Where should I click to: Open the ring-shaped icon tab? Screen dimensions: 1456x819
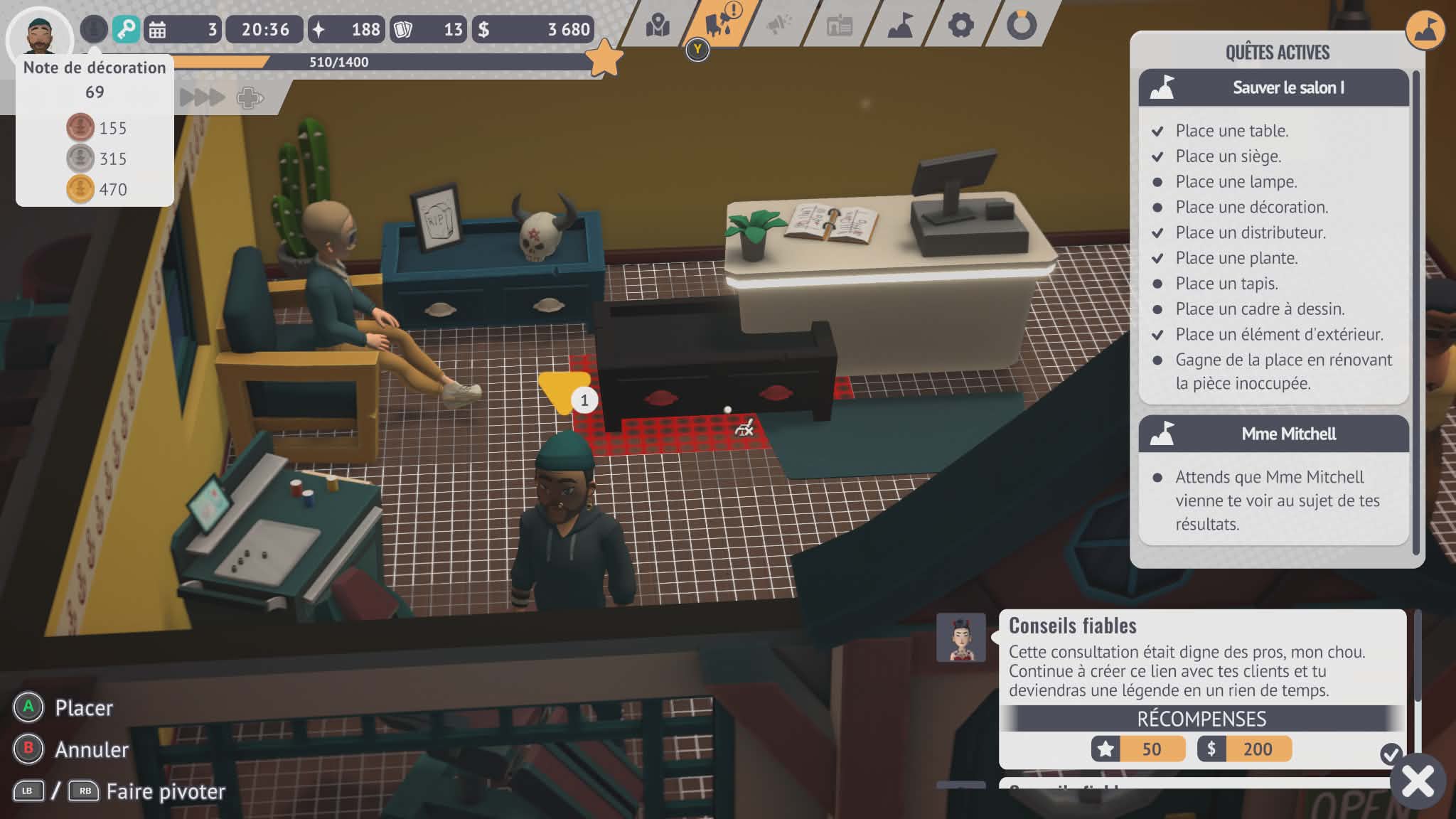(x=1022, y=26)
